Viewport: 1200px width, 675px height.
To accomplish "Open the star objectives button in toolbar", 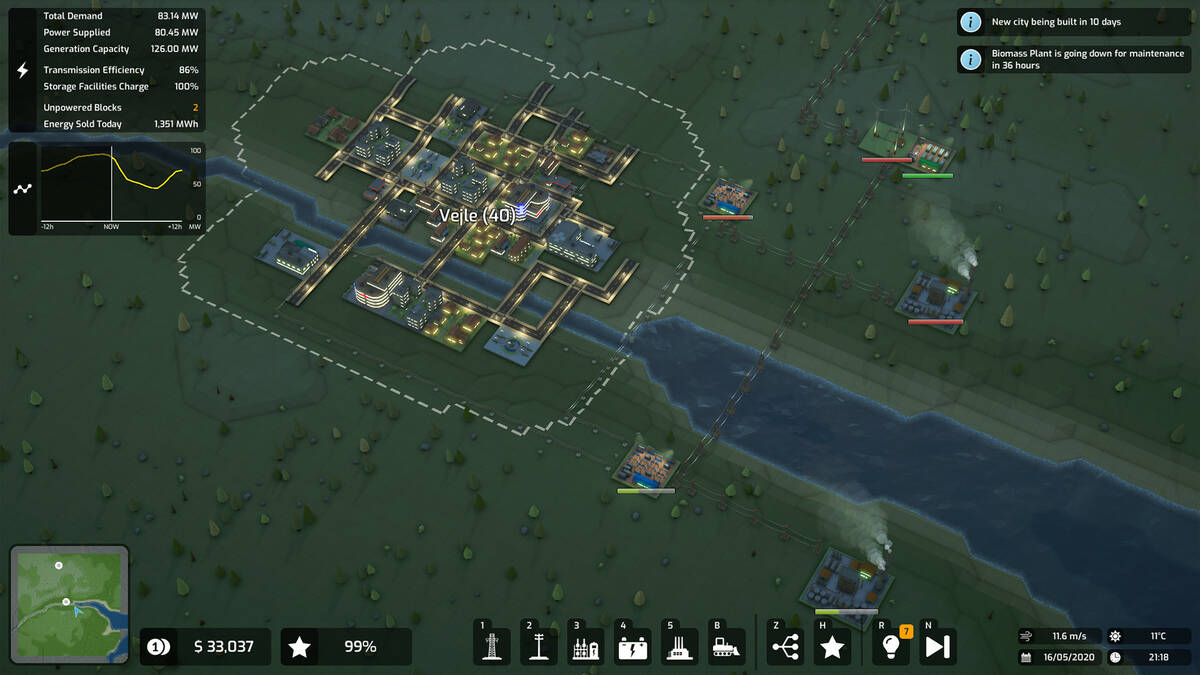I will [x=832, y=646].
